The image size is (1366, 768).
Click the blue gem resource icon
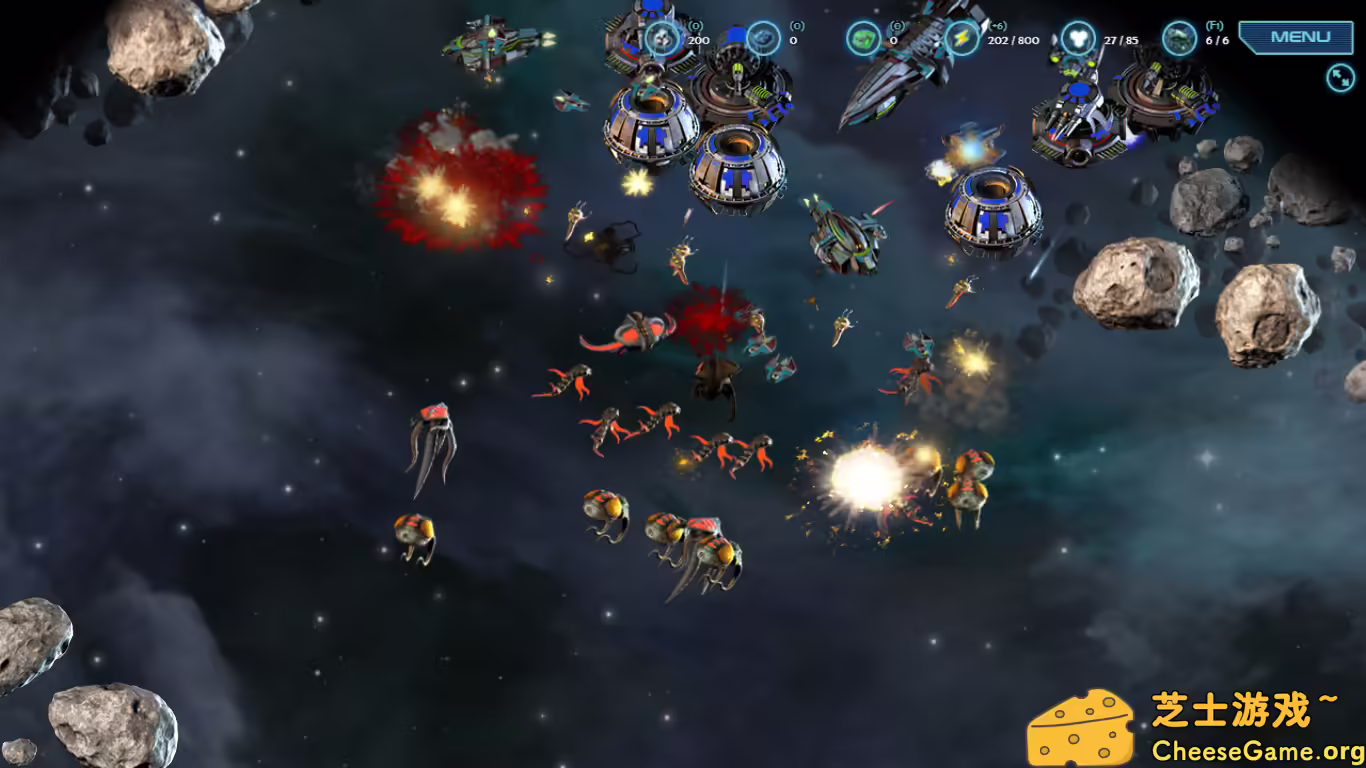(763, 36)
